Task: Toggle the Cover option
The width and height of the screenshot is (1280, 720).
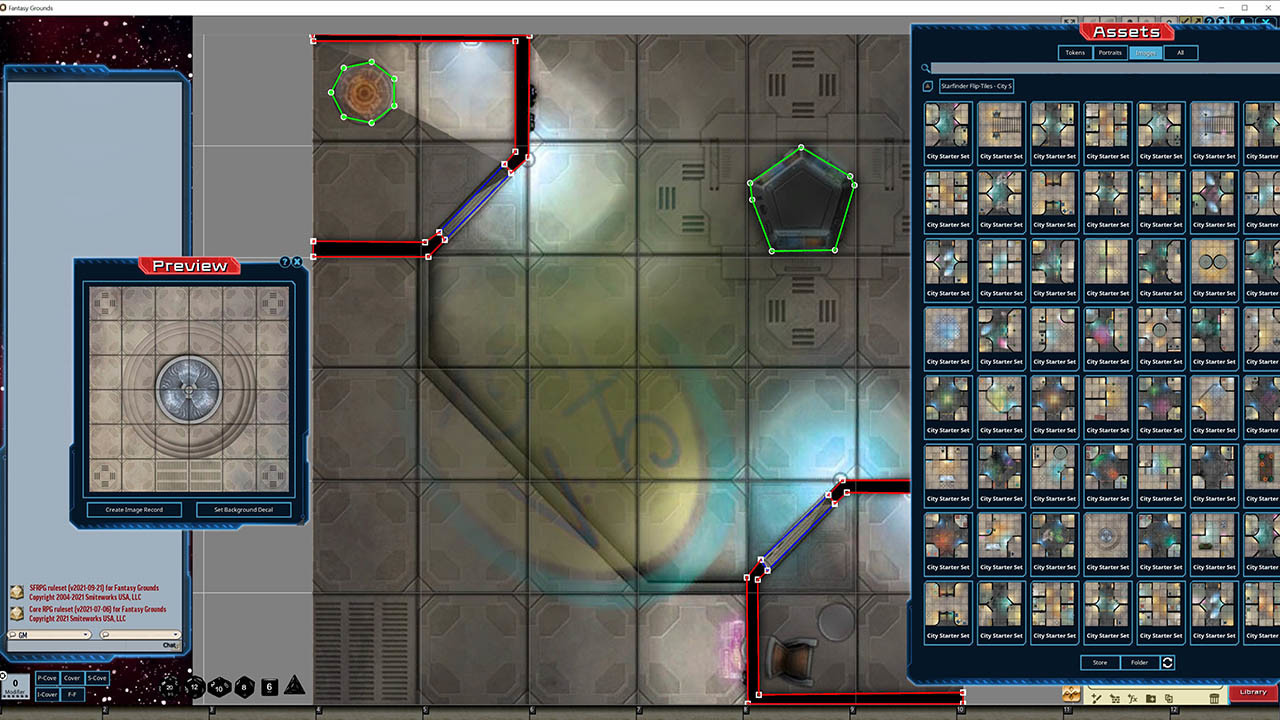Action: (71, 678)
